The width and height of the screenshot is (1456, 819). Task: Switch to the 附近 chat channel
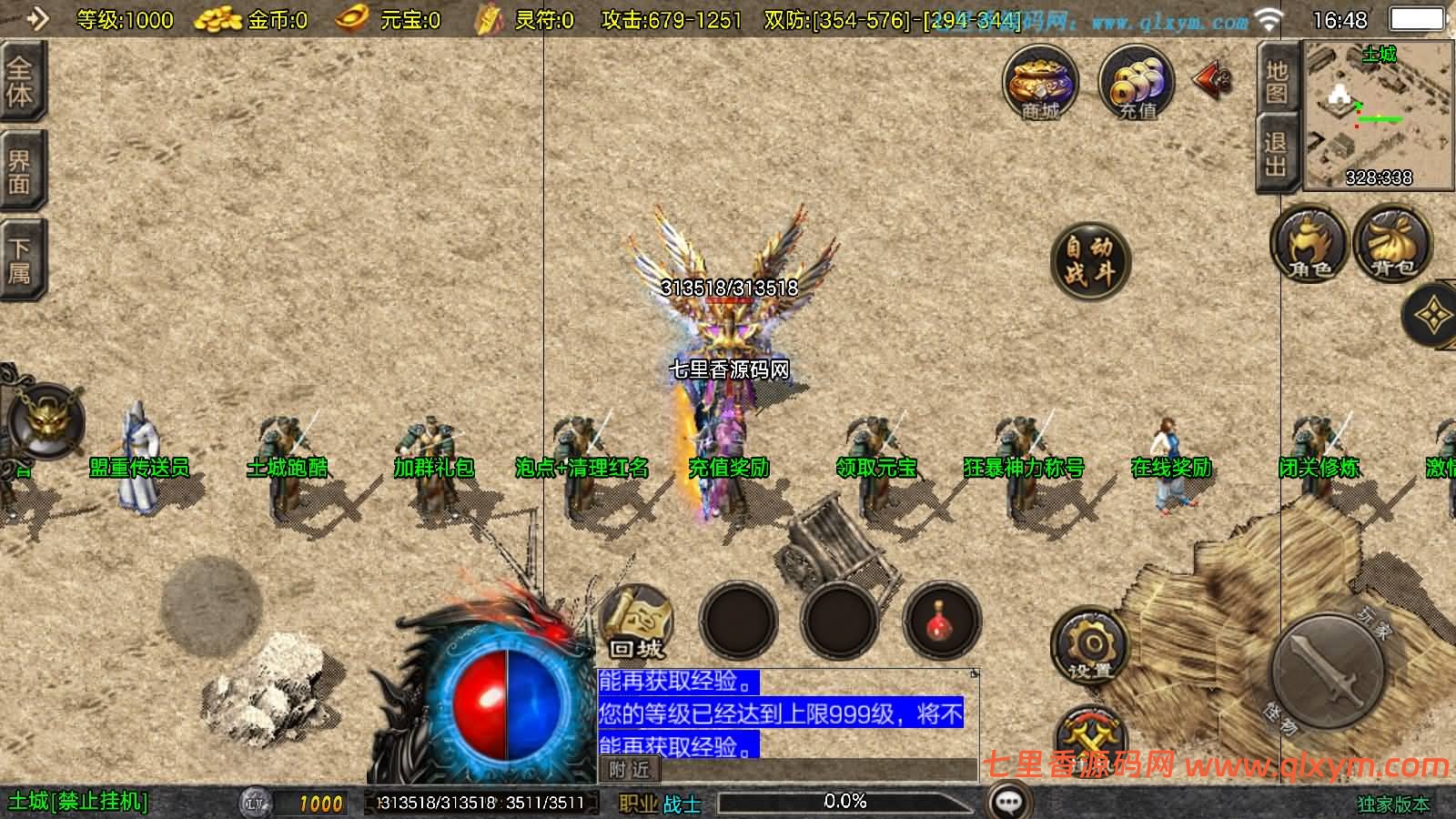[629, 770]
